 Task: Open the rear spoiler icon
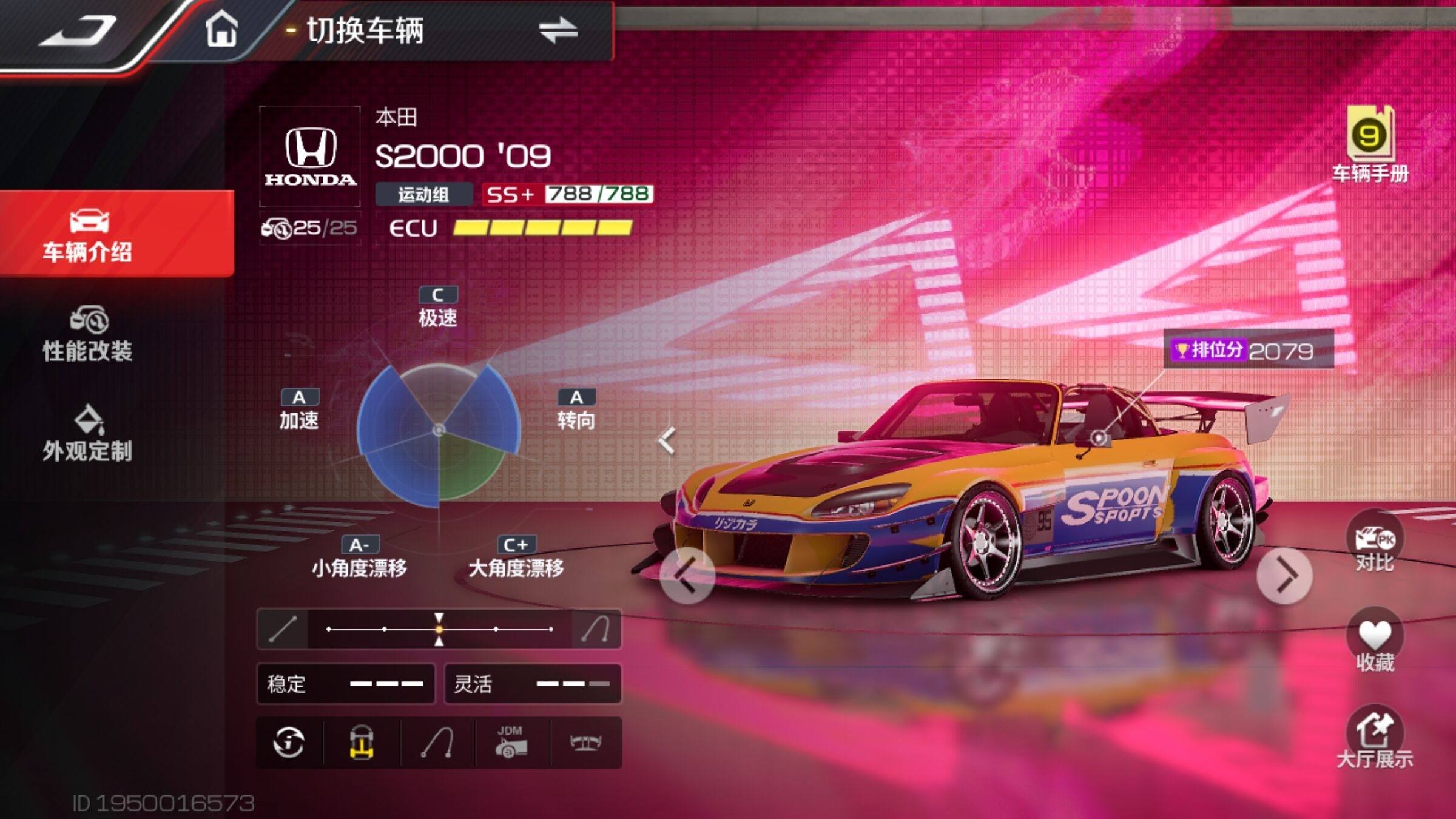[x=585, y=743]
